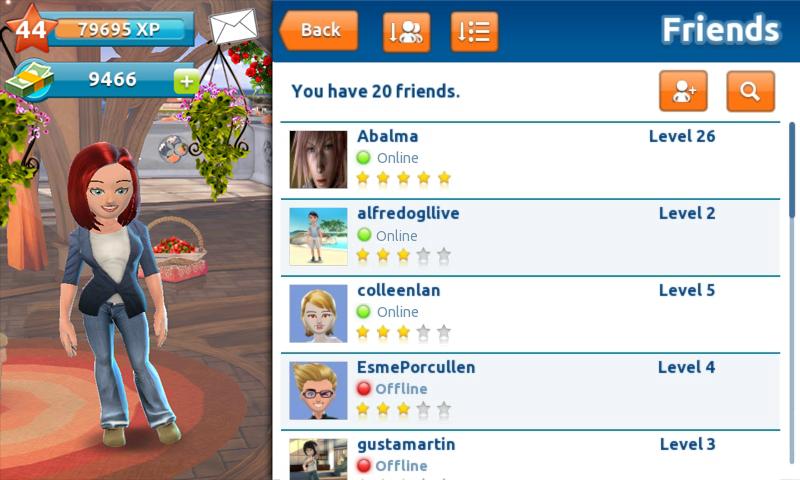Image resolution: width=800 pixels, height=480 pixels.
Task: Open the mail envelope icon
Action: pos(233,27)
